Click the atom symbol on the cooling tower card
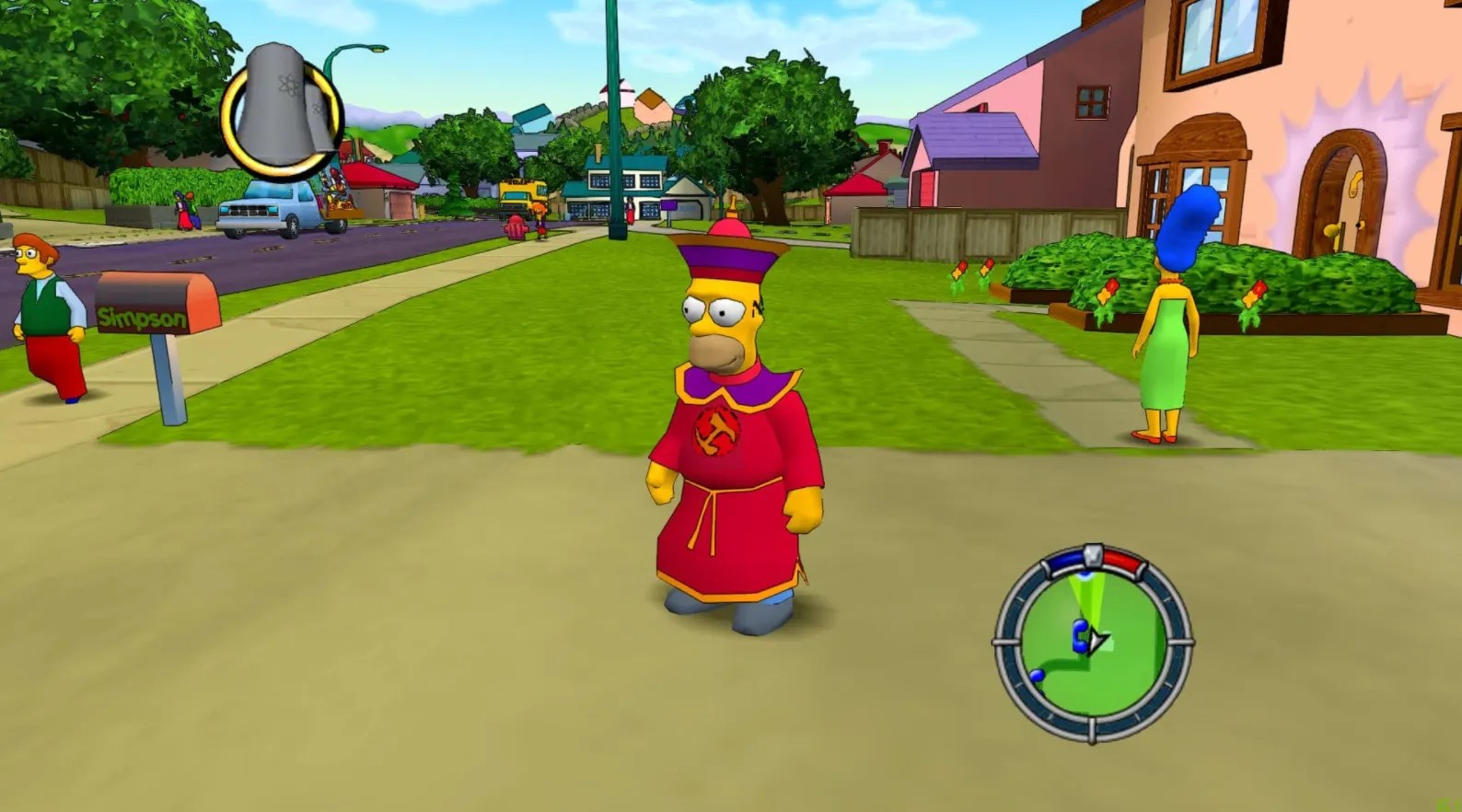Image resolution: width=1462 pixels, height=812 pixels. [x=290, y=85]
